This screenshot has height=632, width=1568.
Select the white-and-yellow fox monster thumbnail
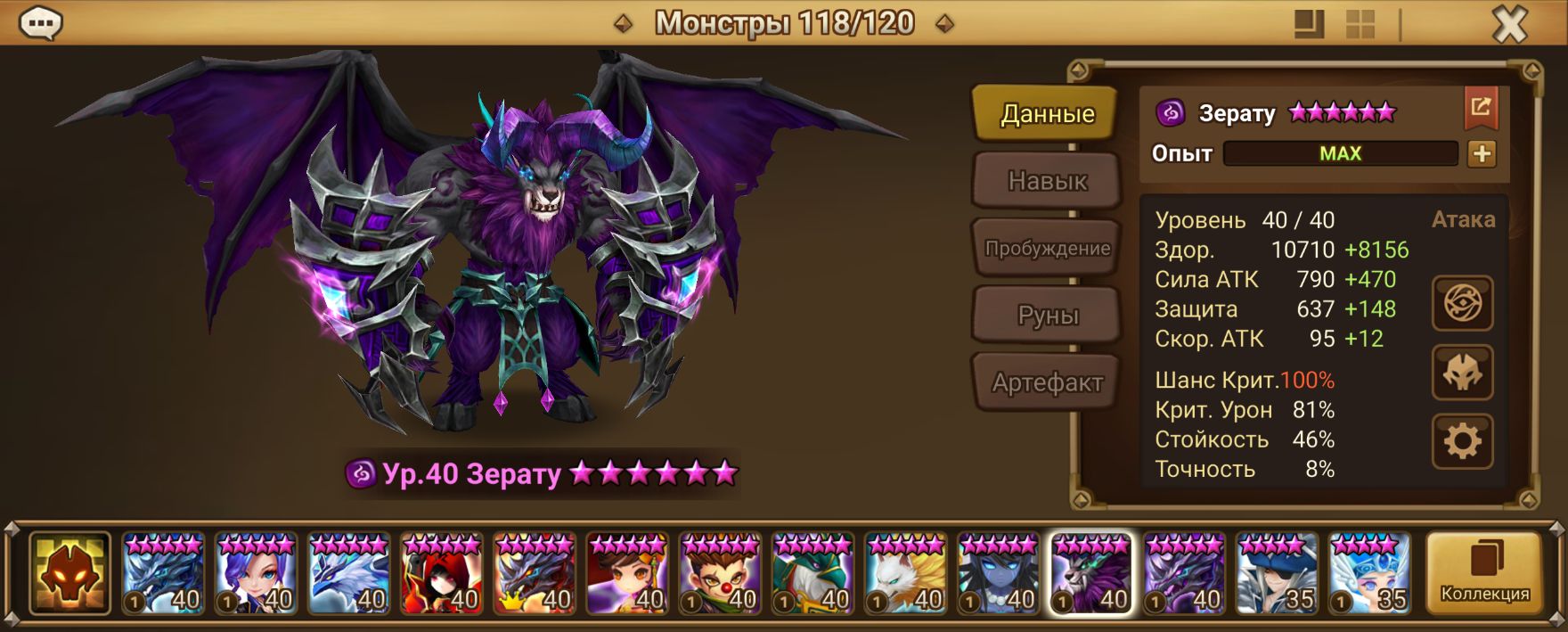click(906, 573)
